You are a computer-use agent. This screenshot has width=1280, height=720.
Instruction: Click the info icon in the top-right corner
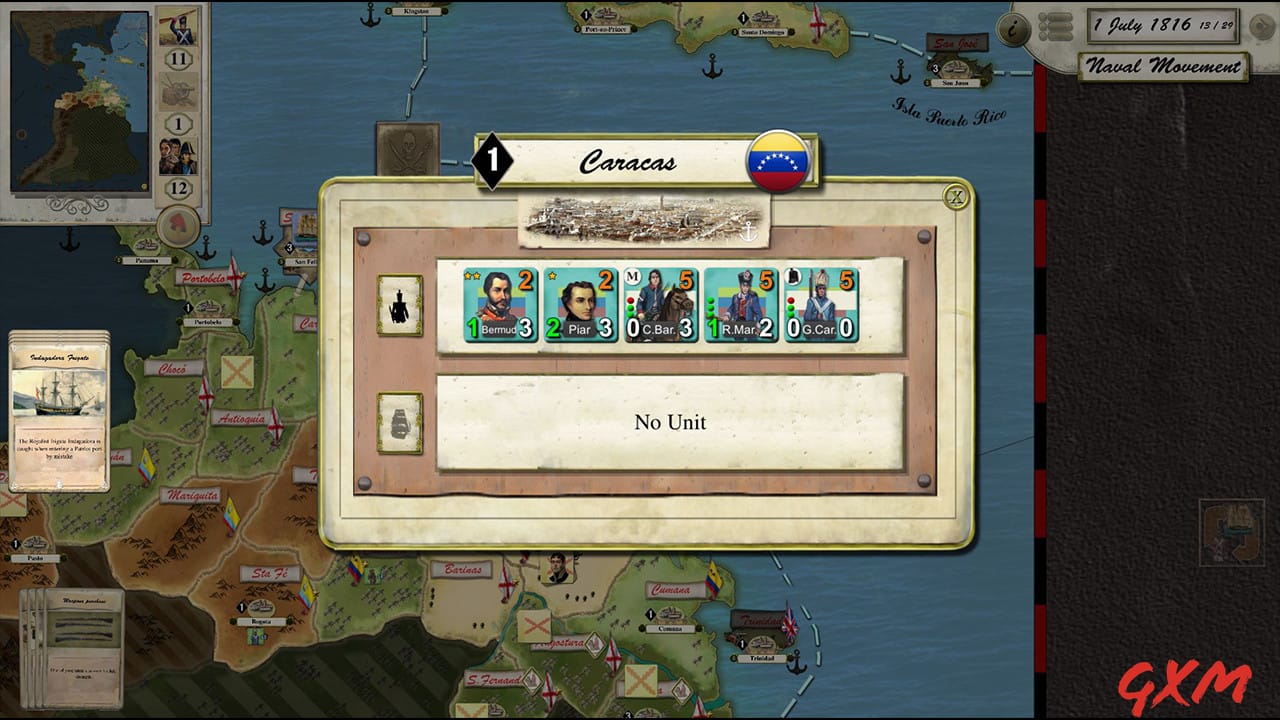tap(1013, 28)
